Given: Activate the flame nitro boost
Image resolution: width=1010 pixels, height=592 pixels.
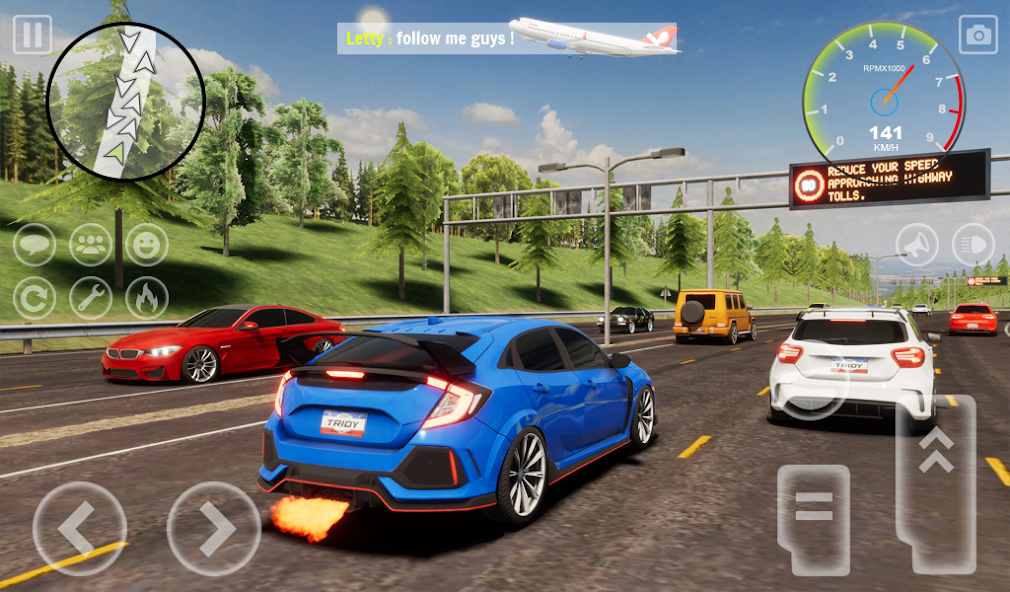Looking at the screenshot, I should [147, 298].
